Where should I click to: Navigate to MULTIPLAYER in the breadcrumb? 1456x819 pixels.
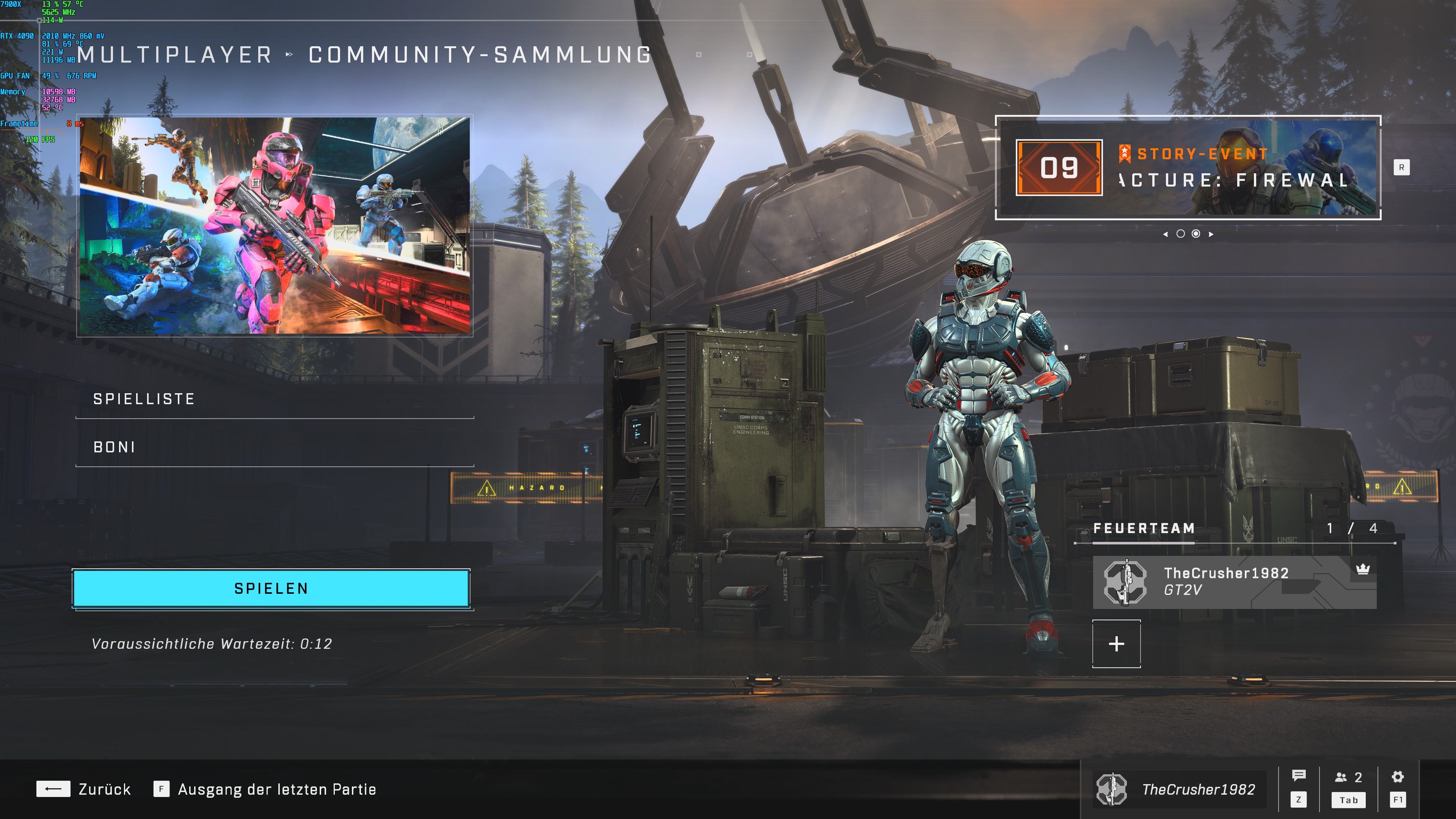point(175,55)
